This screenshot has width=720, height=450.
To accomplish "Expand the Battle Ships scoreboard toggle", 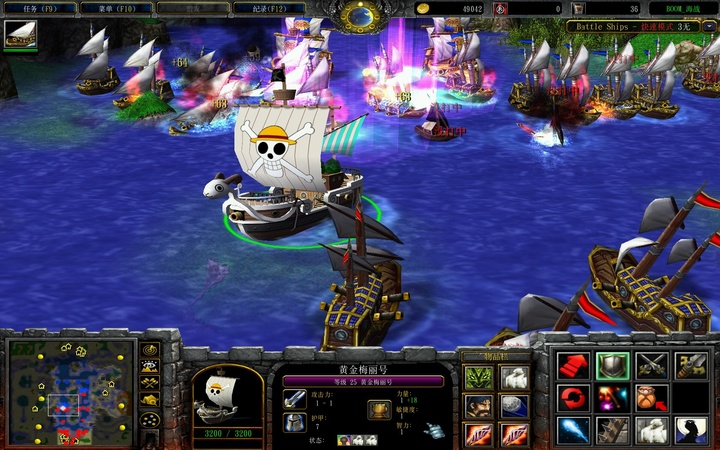I will 709,26.
